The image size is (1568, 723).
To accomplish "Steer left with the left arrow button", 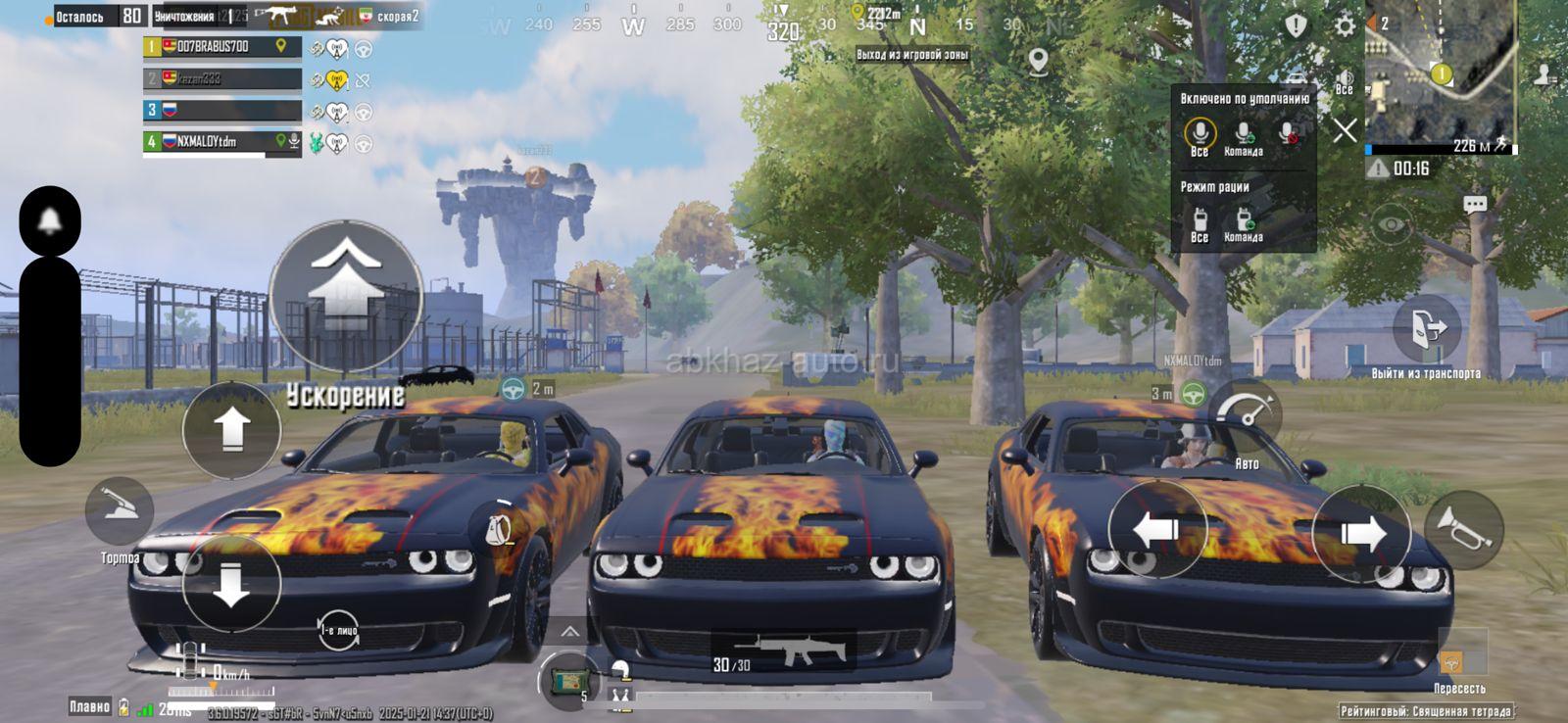I will click(1156, 530).
